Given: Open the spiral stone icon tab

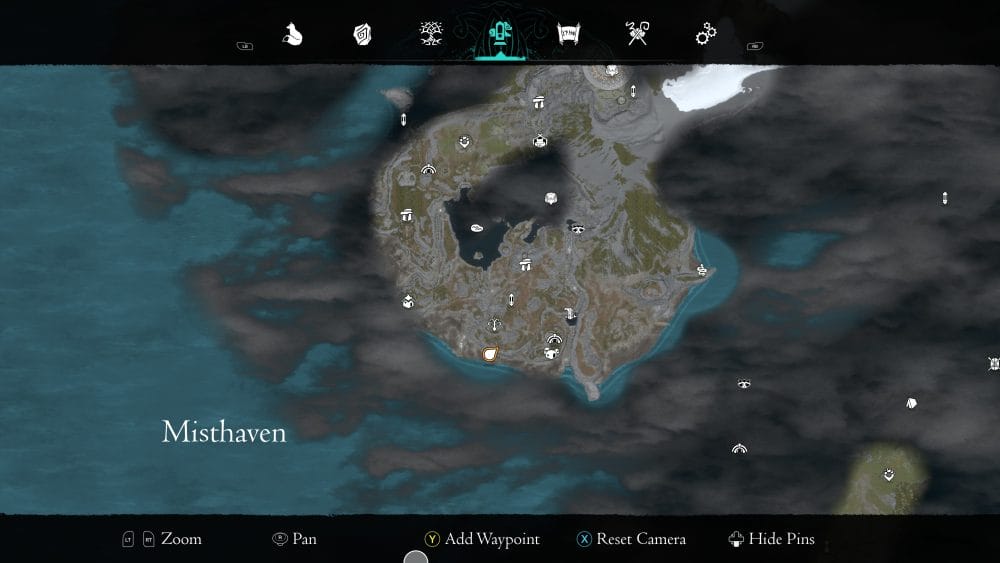Looking at the screenshot, I should pos(362,35).
